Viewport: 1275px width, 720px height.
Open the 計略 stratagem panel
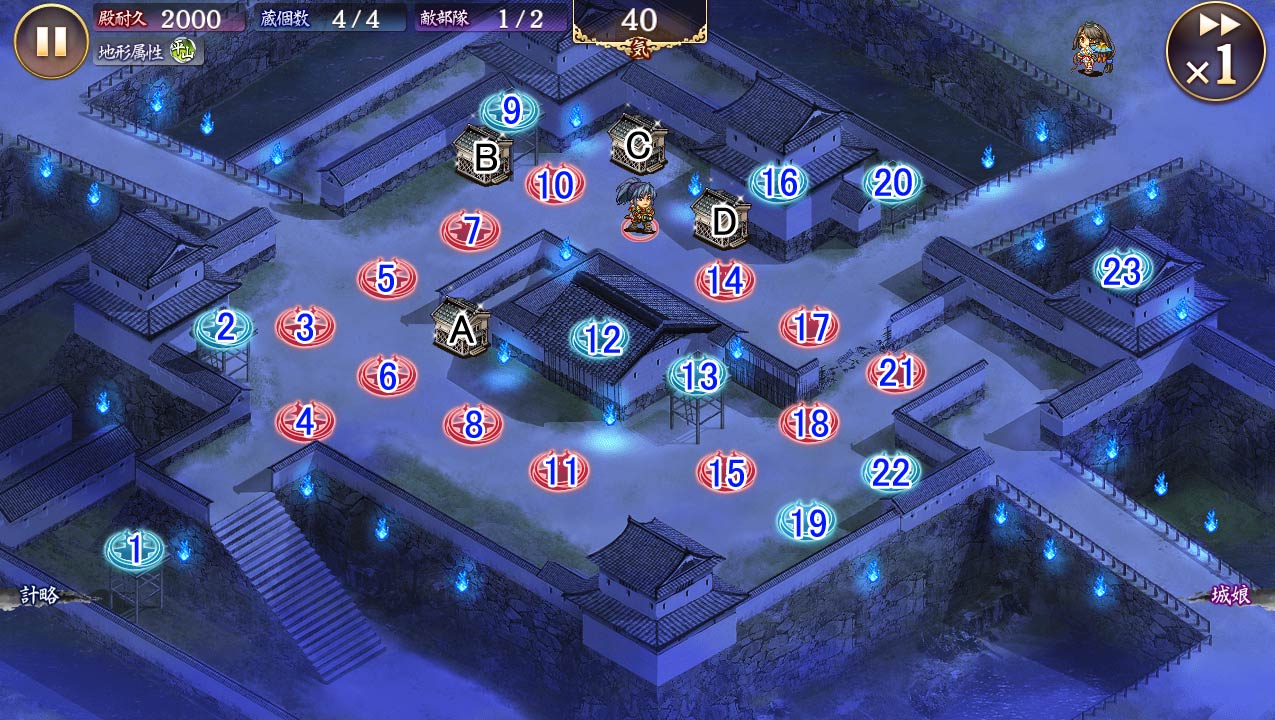[40, 597]
